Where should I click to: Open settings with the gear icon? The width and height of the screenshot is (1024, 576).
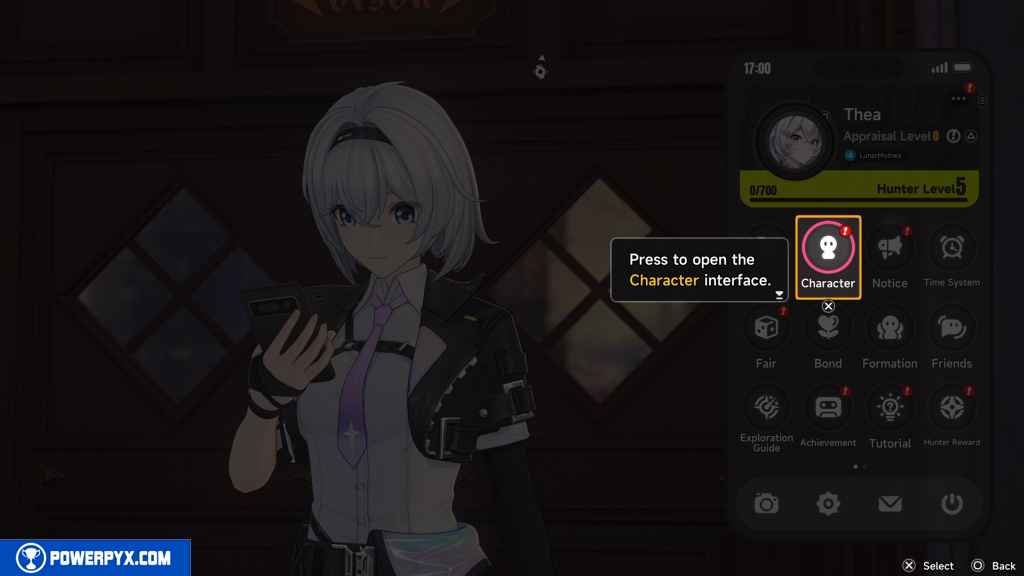(828, 504)
